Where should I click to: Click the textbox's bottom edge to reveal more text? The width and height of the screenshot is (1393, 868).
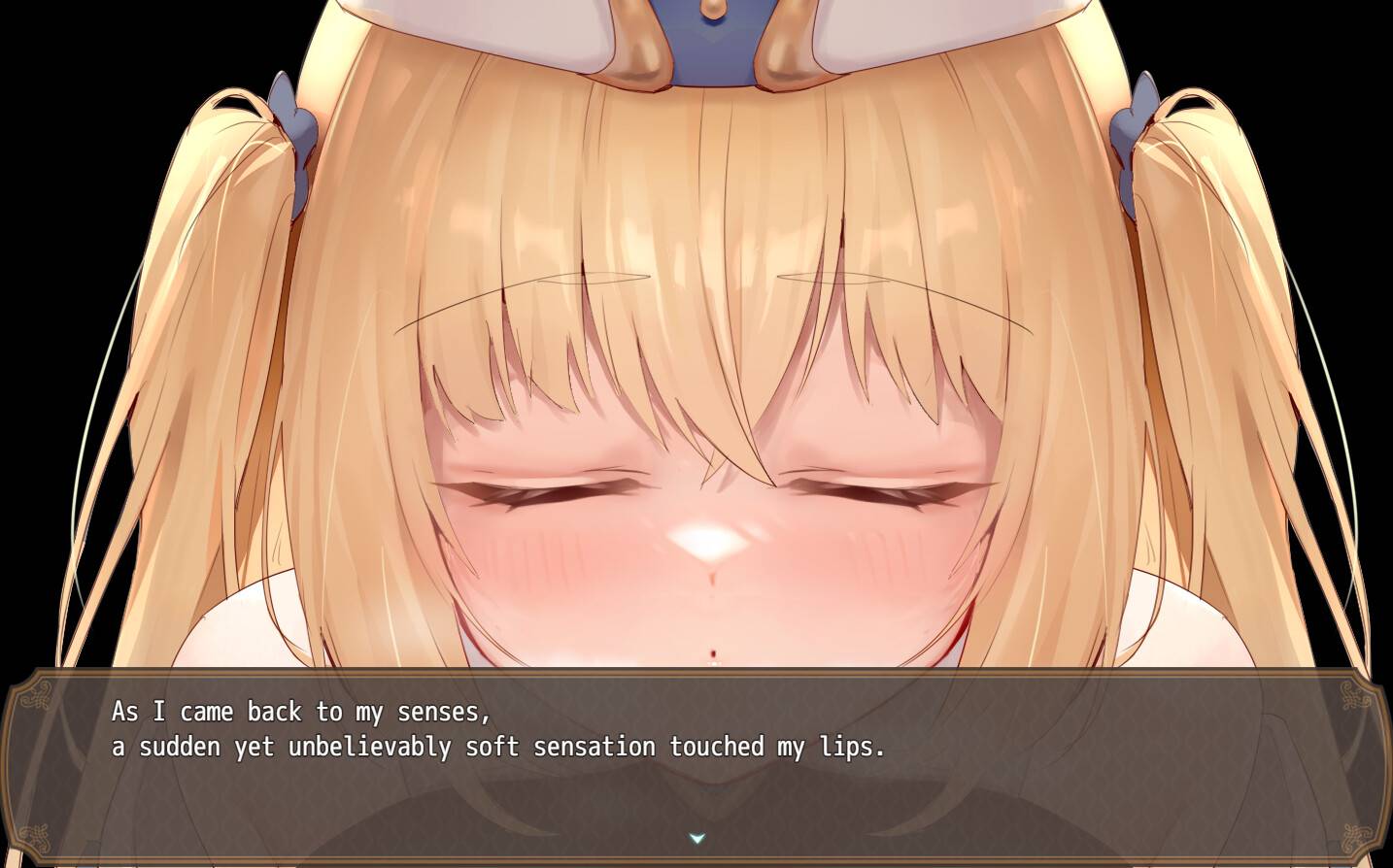tap(696, 858)
